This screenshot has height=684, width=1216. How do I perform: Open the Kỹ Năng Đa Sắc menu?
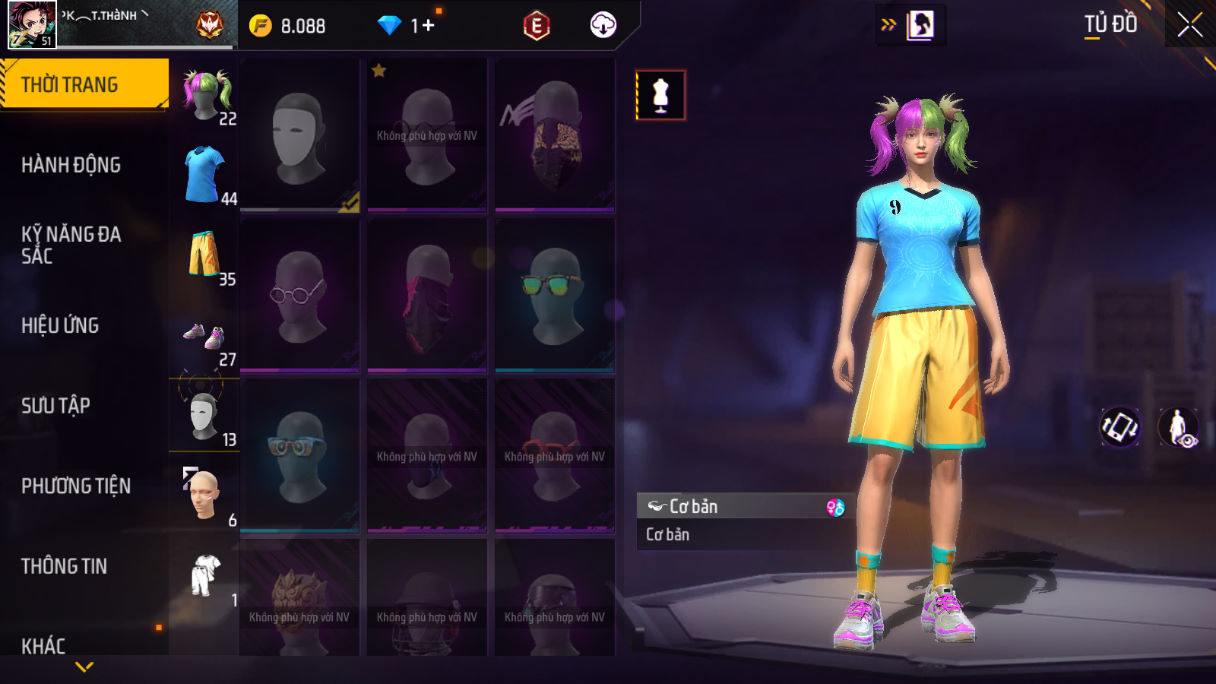pos(71,245)
